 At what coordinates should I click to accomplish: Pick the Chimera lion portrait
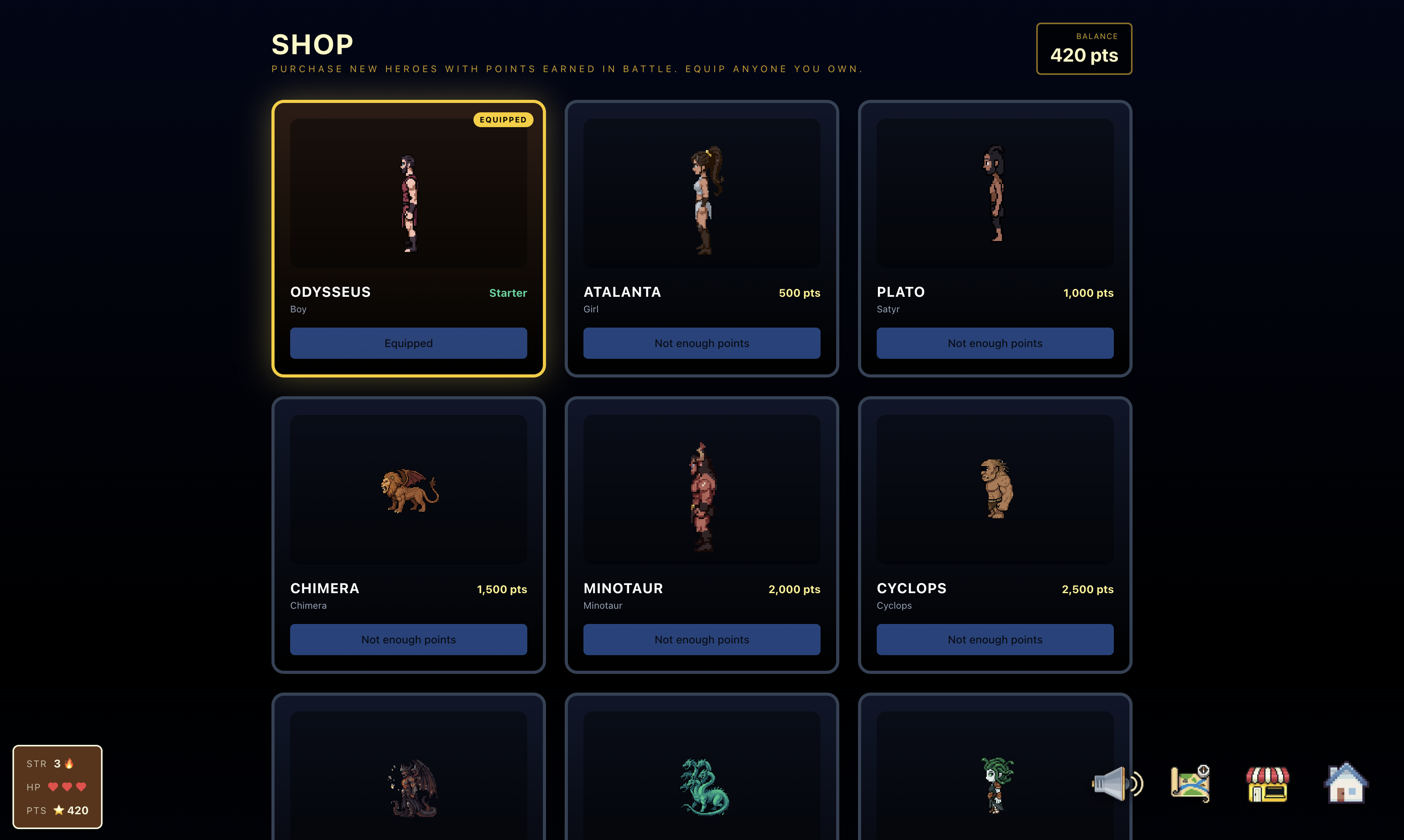pyautogui.click(x=408, y=490)
